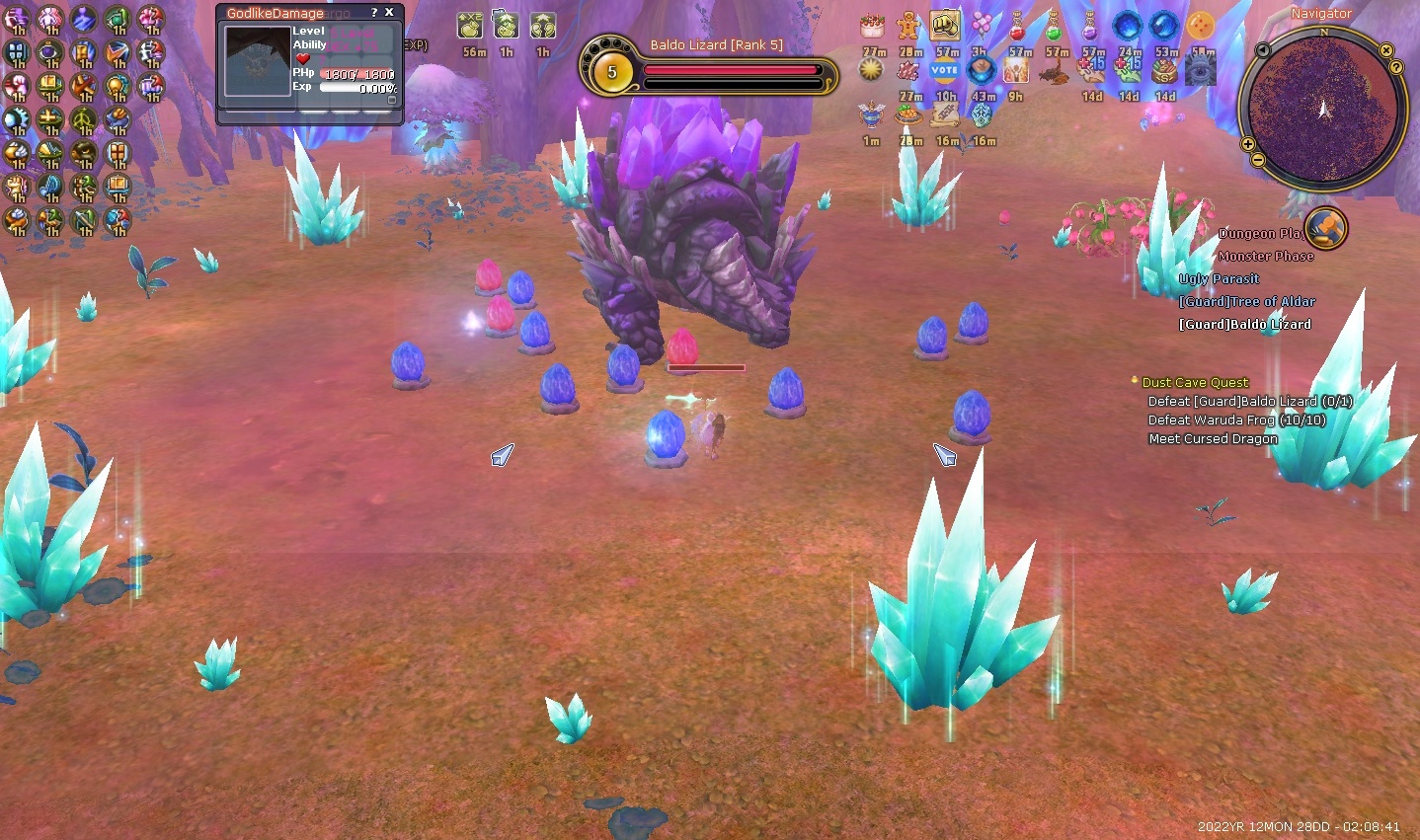This screenshot has width=1420, height=840.
Task: Select the [Guard]Tree of Aldar entry
Action: 1246,301
